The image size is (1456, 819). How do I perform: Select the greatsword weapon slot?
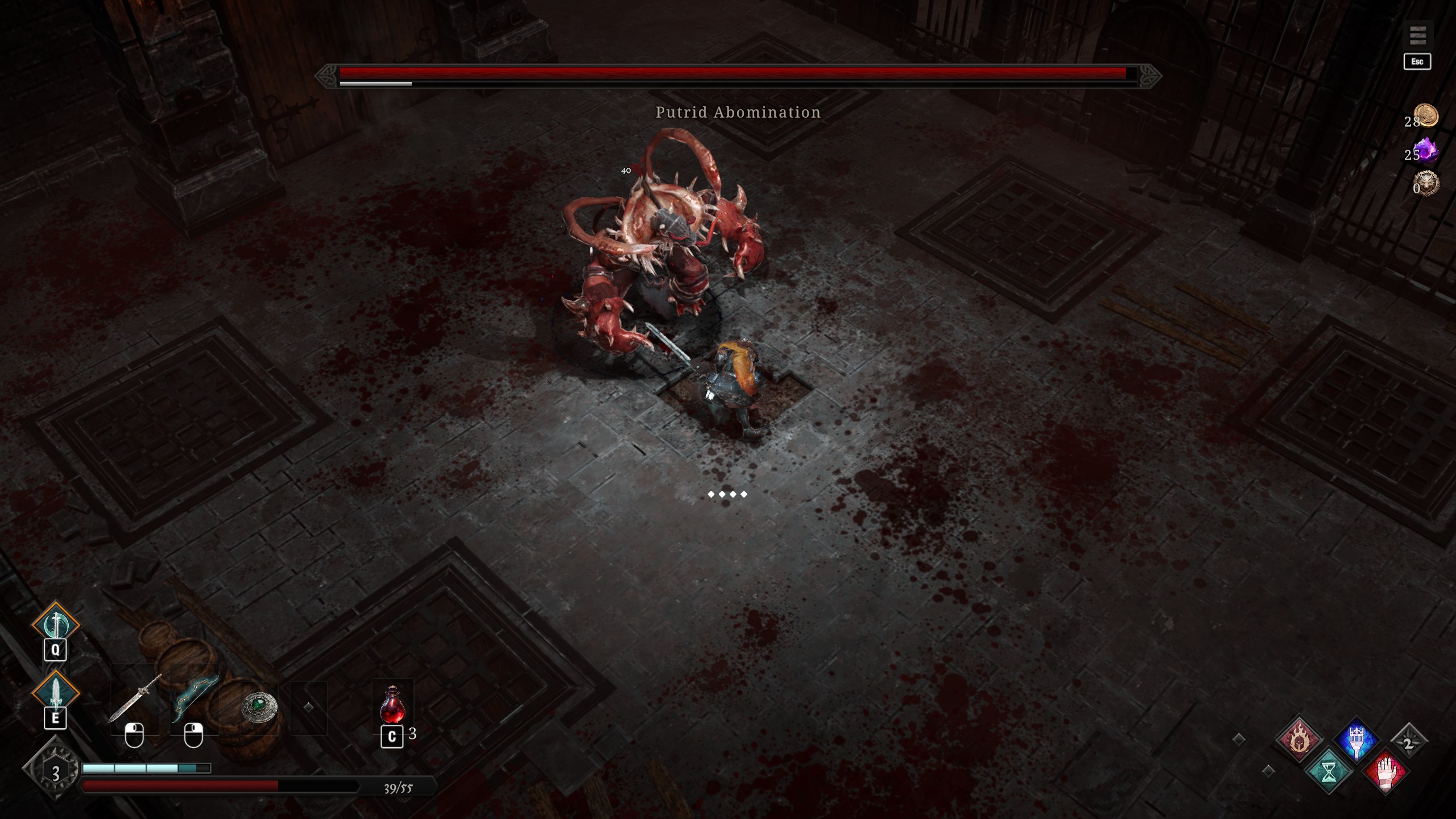135,698
